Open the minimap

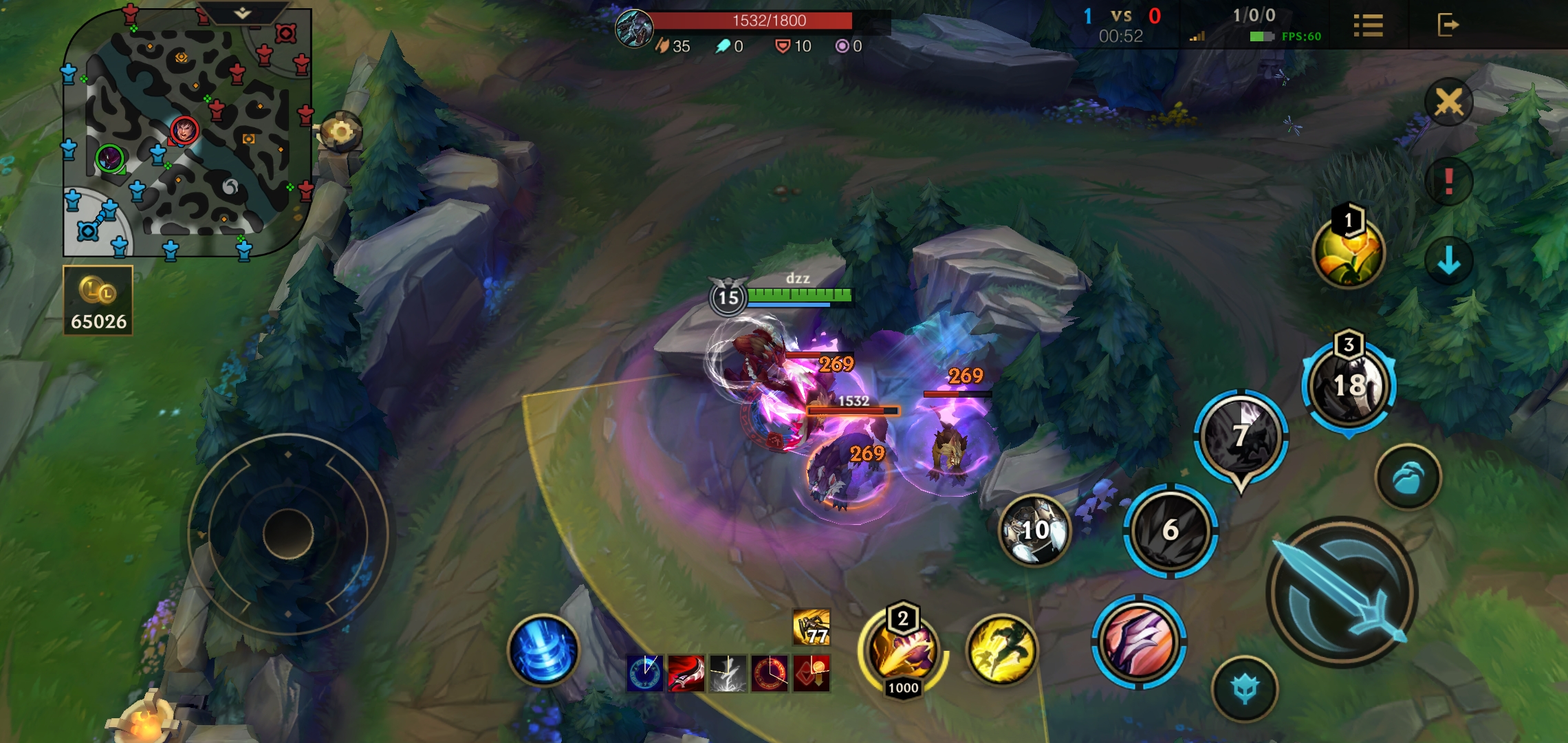186,138
